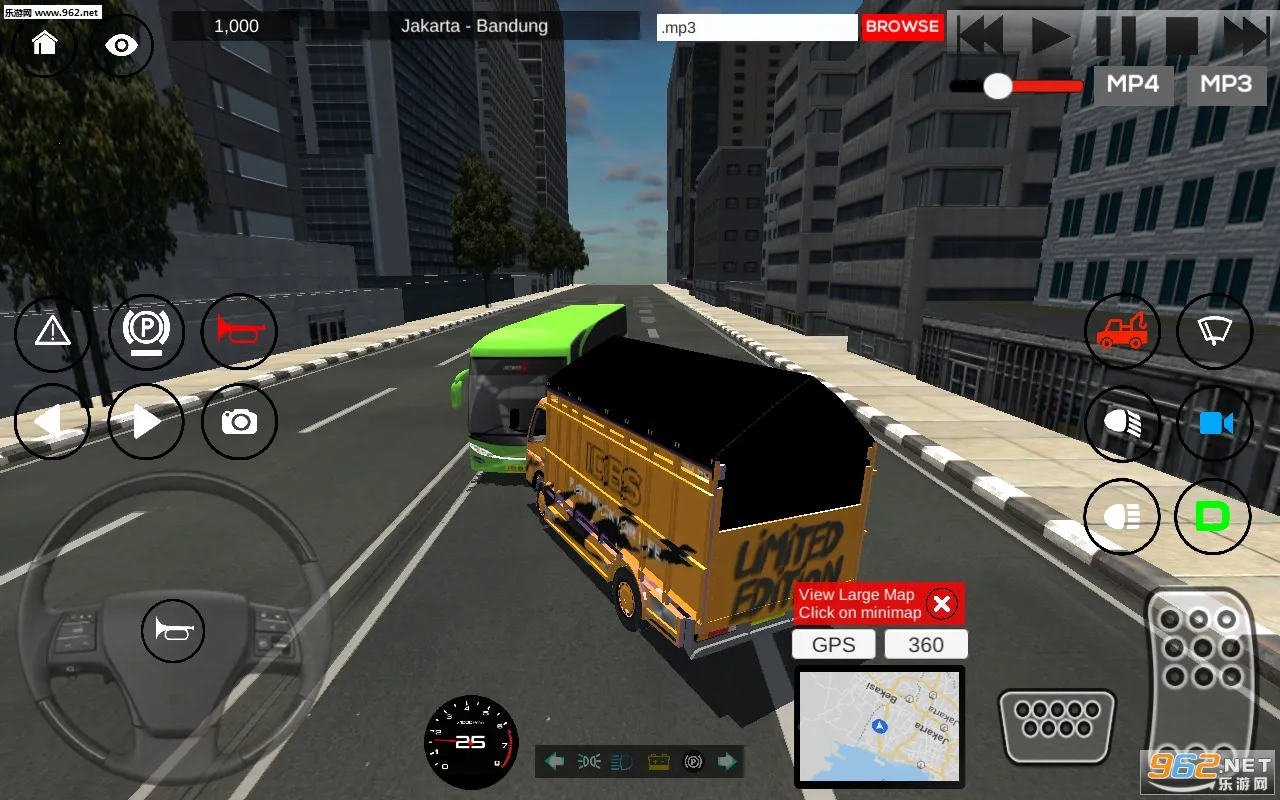Switch to the MP4 tab
The width and height of the screenshot is (1280, 800).
pos(1133,85)
